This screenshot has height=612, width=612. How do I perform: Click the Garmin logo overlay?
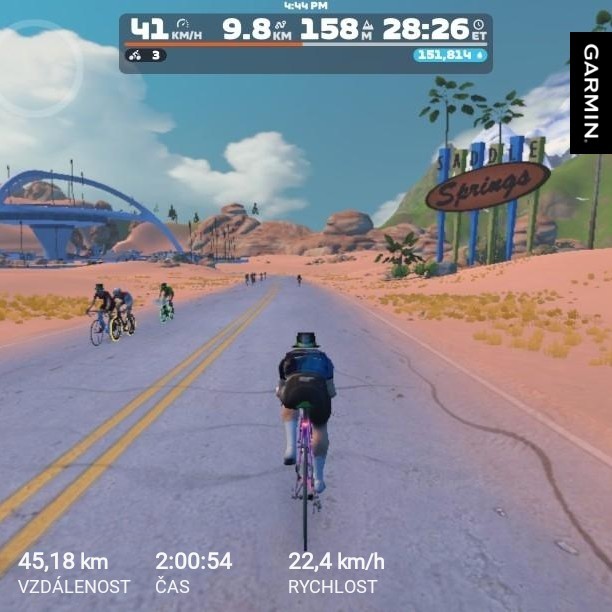point(590,92)
